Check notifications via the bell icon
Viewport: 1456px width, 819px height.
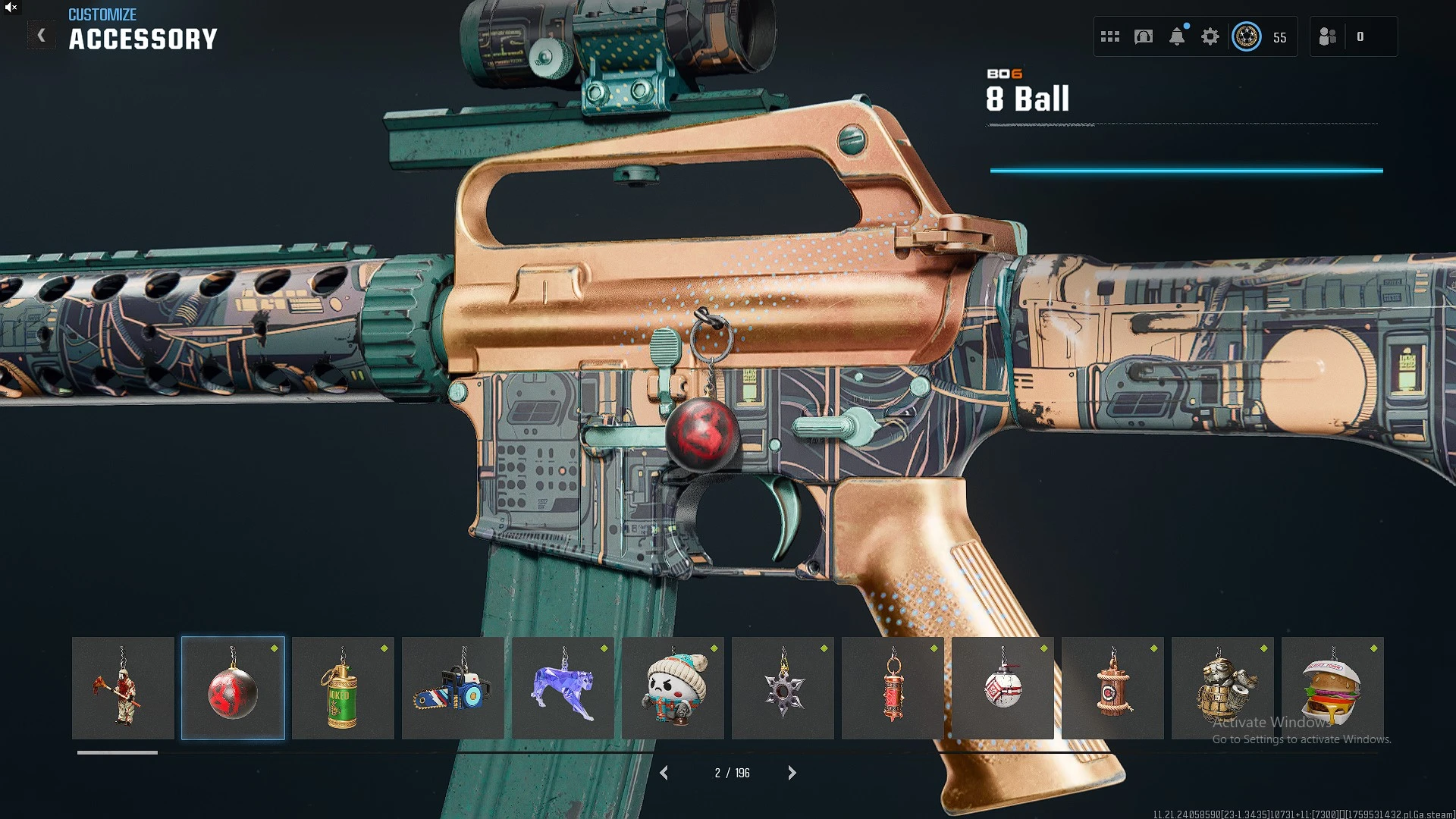[x=1177, y=36]
